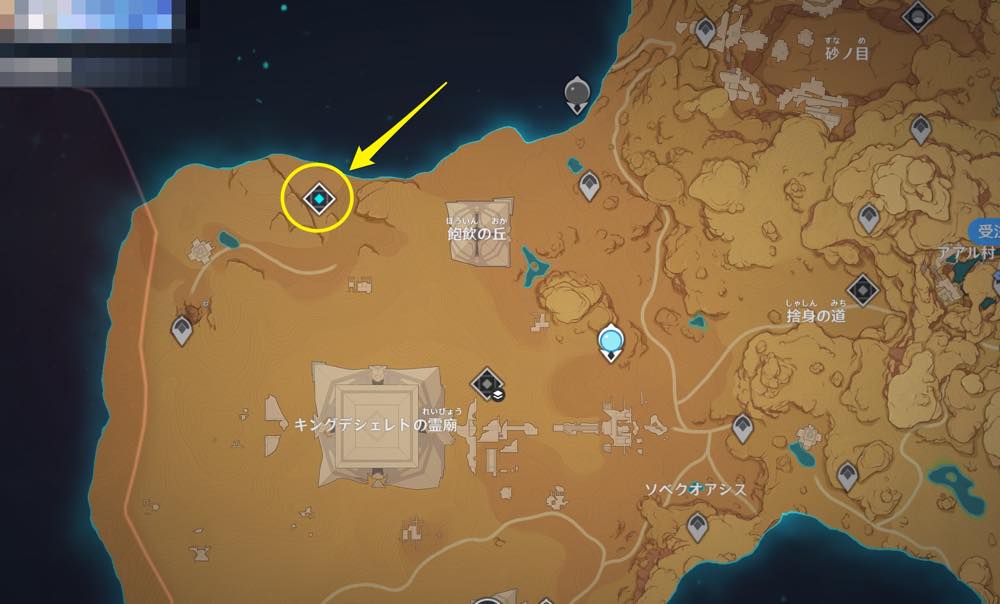Pick the teleport waypoint east of 飽飲の丘
This screenshot has height=604, width=1000.
click(x=590, y=184)
